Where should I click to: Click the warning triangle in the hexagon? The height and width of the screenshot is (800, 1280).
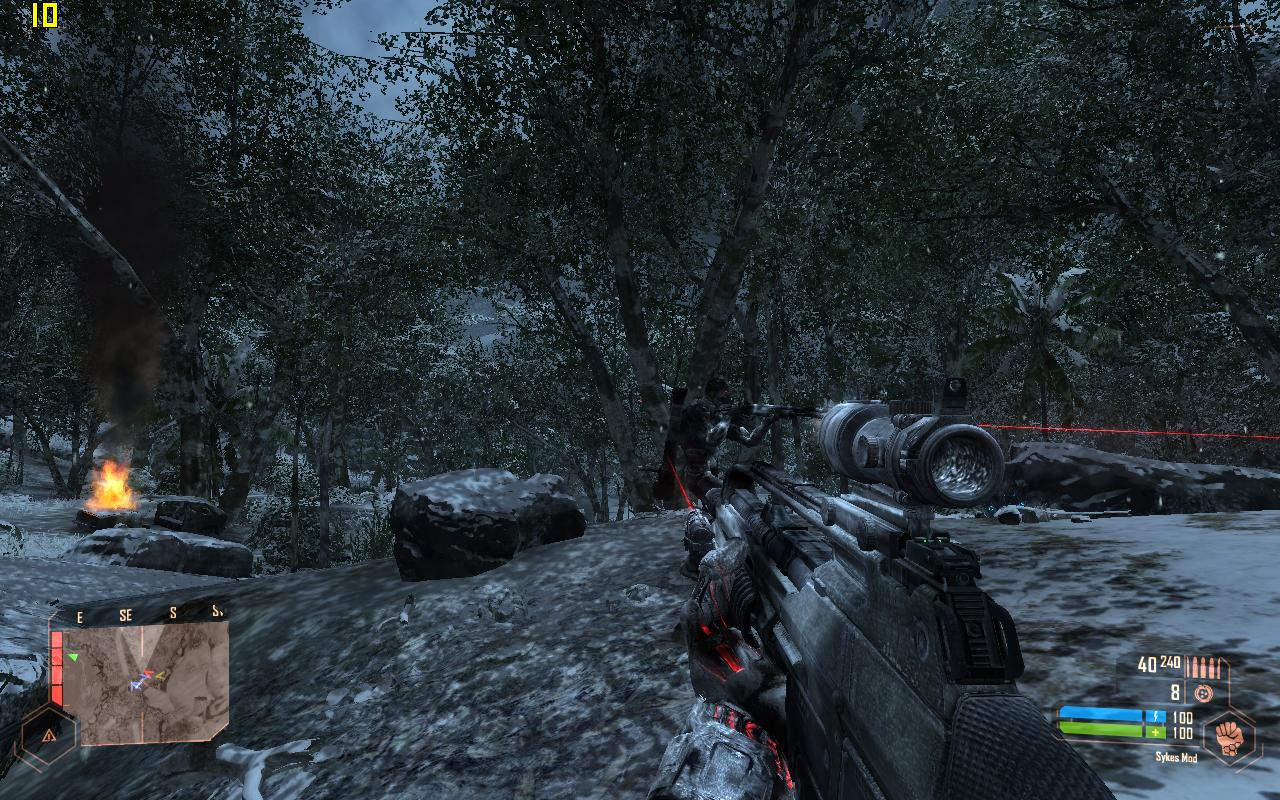point(48,735)
